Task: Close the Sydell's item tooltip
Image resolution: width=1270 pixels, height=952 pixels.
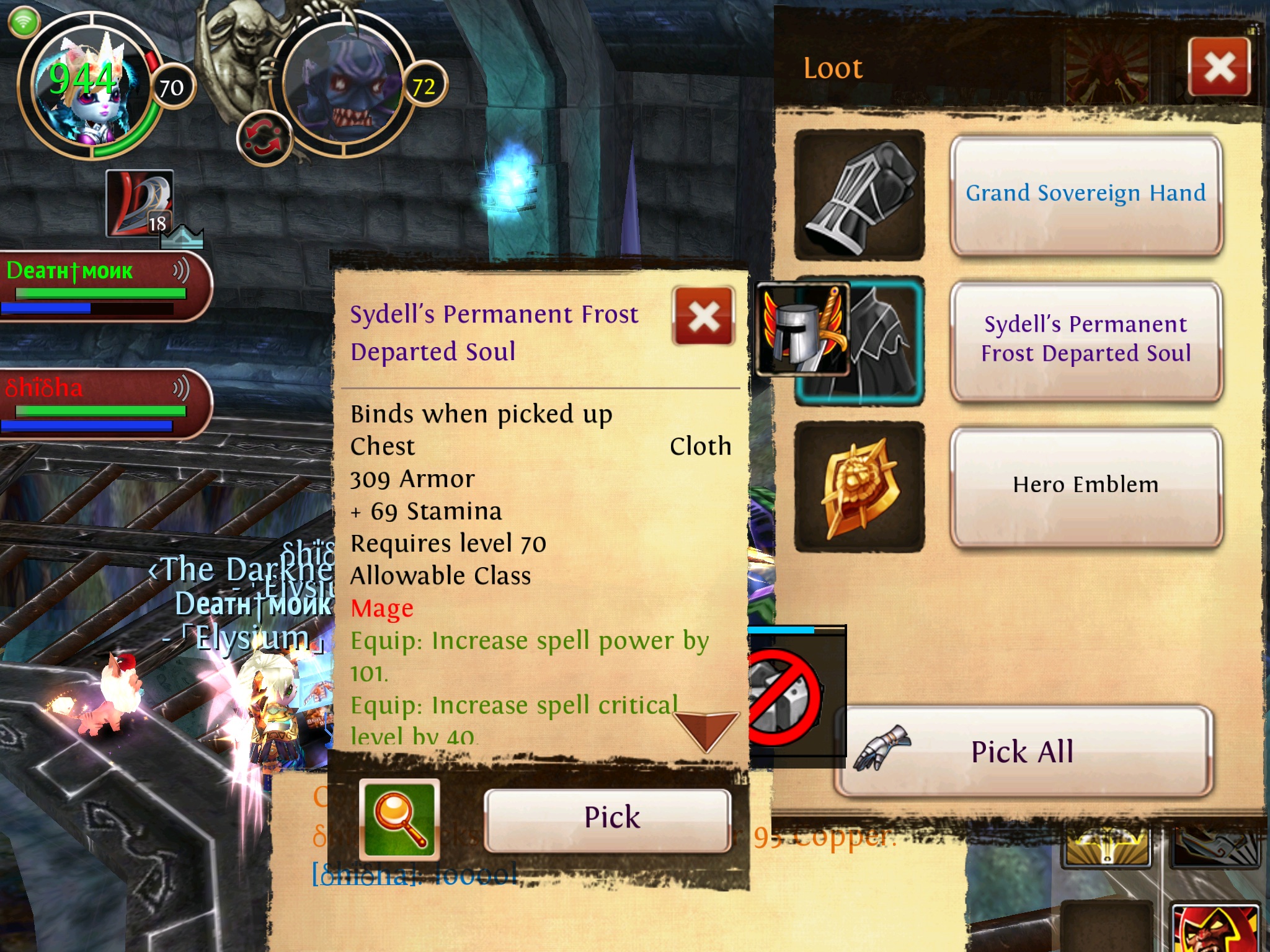Action: pyautogui.click(x=703, y=316)
